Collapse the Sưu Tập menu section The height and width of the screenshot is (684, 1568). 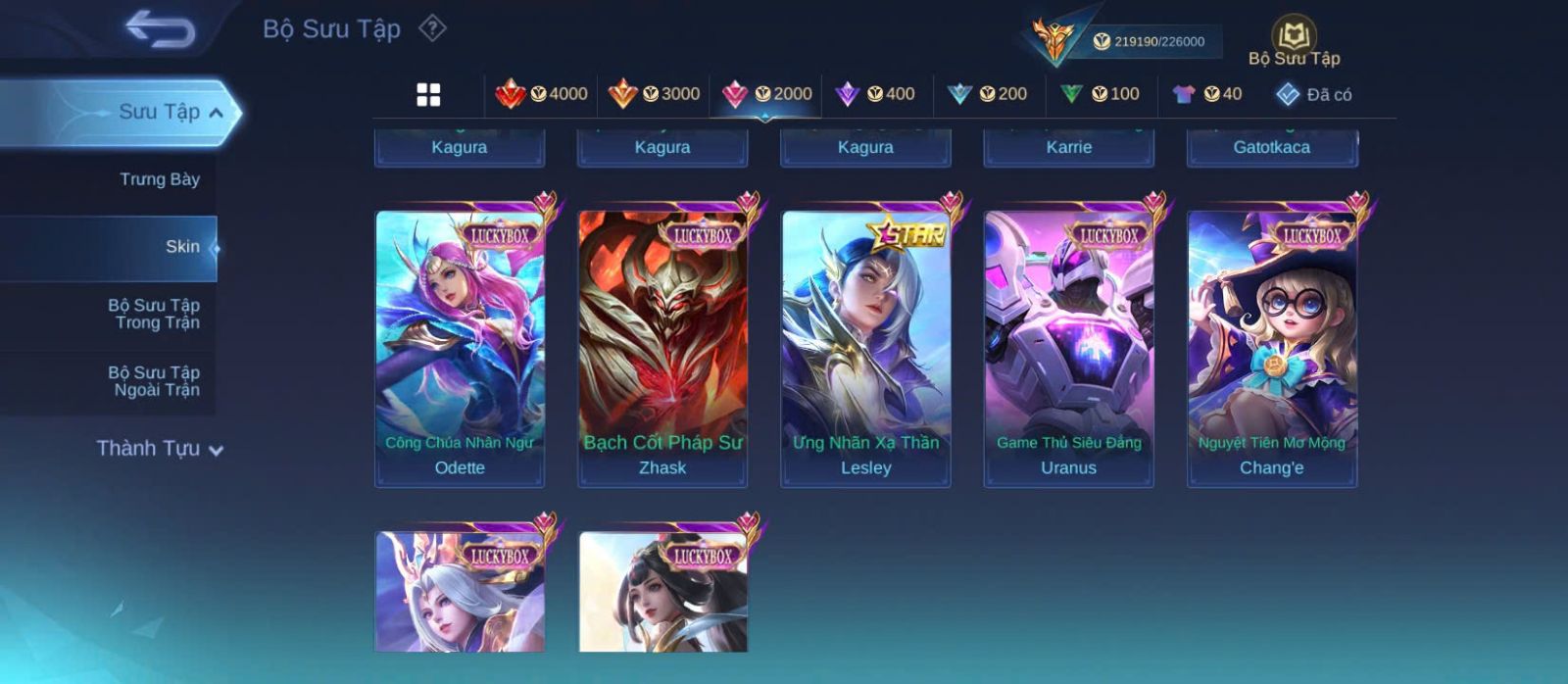[x=216, y=113]
